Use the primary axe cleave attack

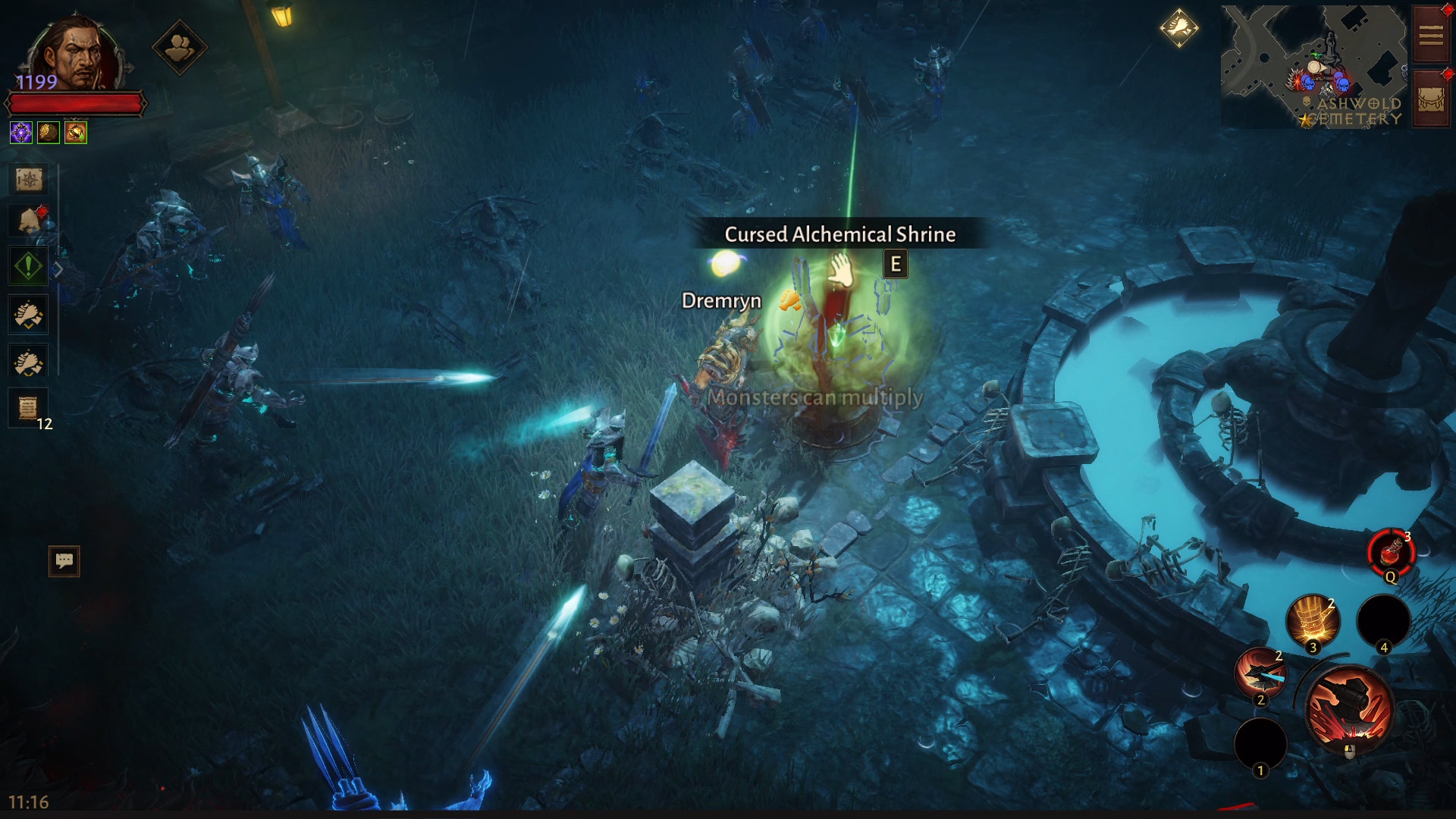[x=1349, y=710]
